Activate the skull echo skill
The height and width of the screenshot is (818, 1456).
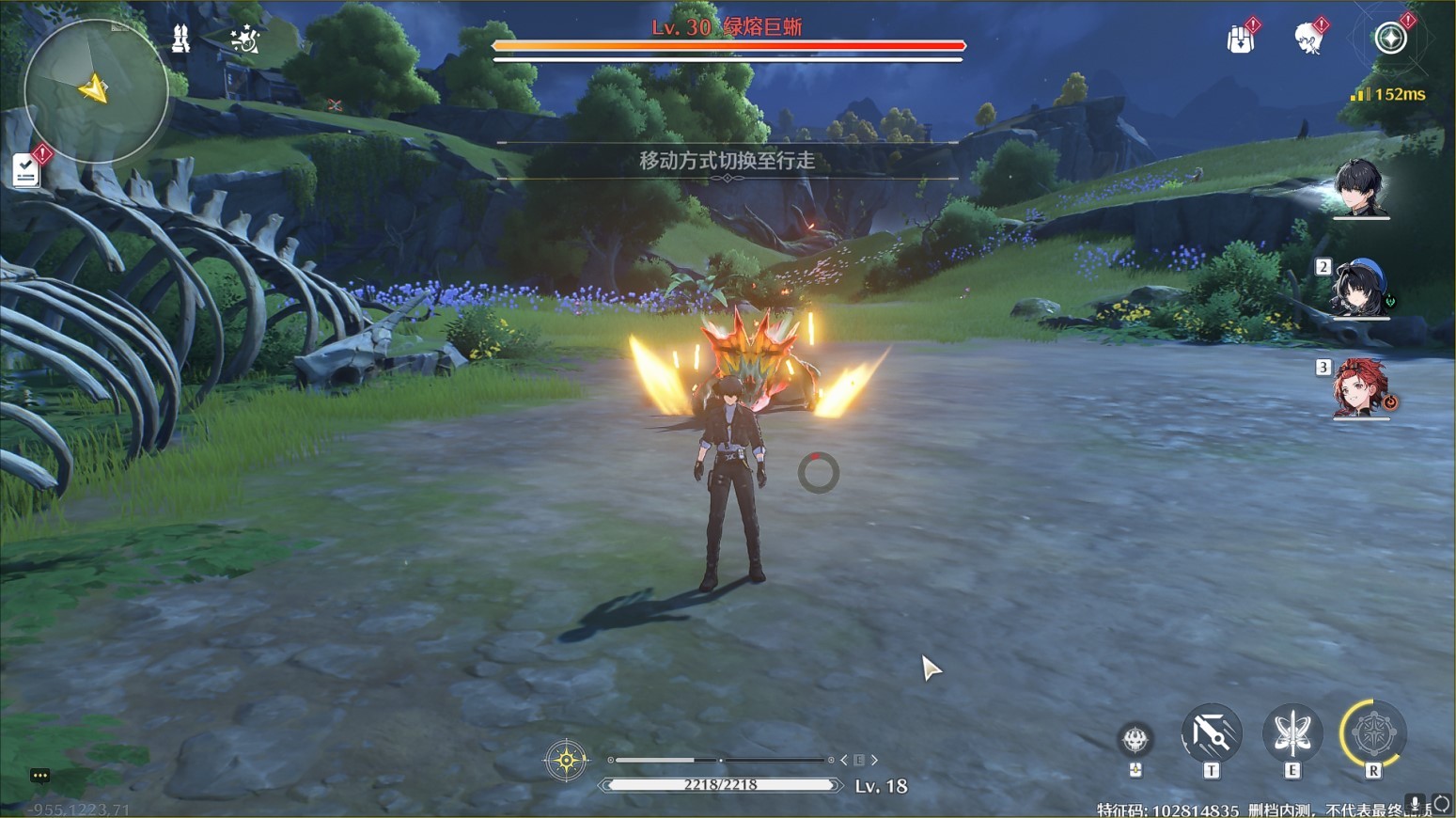pos(1135,740)
